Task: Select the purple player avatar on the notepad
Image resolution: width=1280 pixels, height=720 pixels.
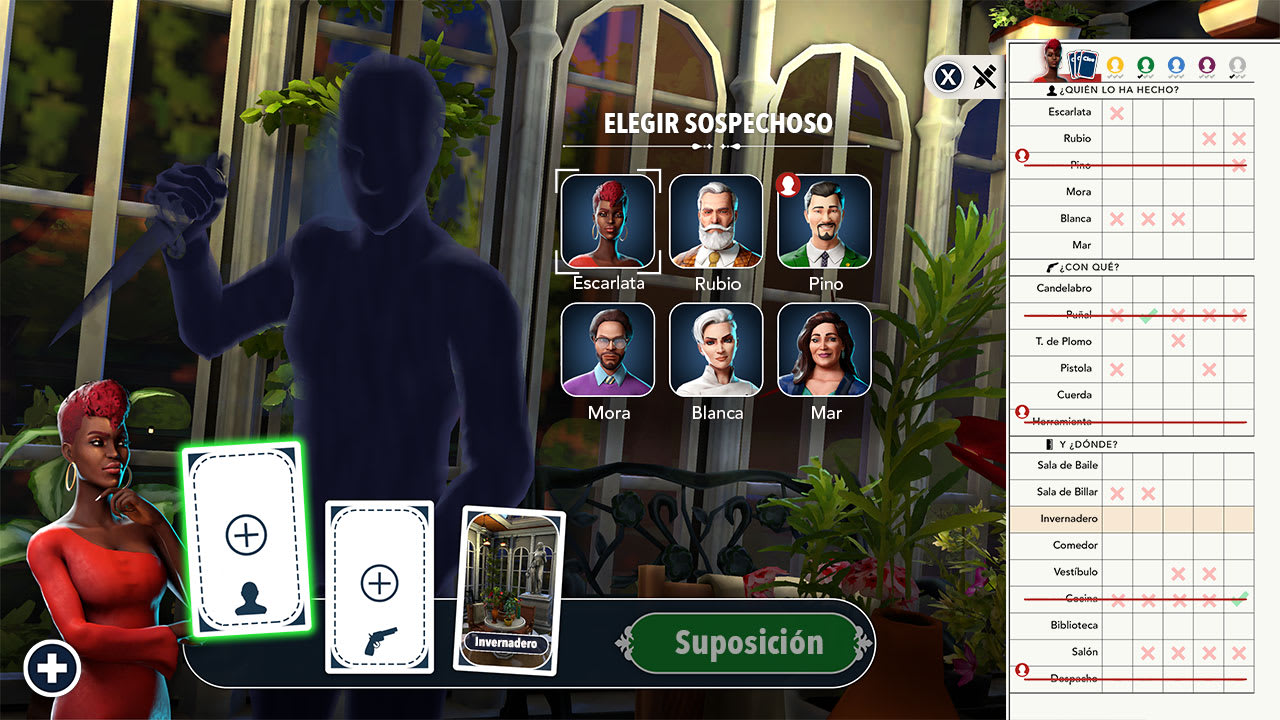Action: [x=1207, y=63]
